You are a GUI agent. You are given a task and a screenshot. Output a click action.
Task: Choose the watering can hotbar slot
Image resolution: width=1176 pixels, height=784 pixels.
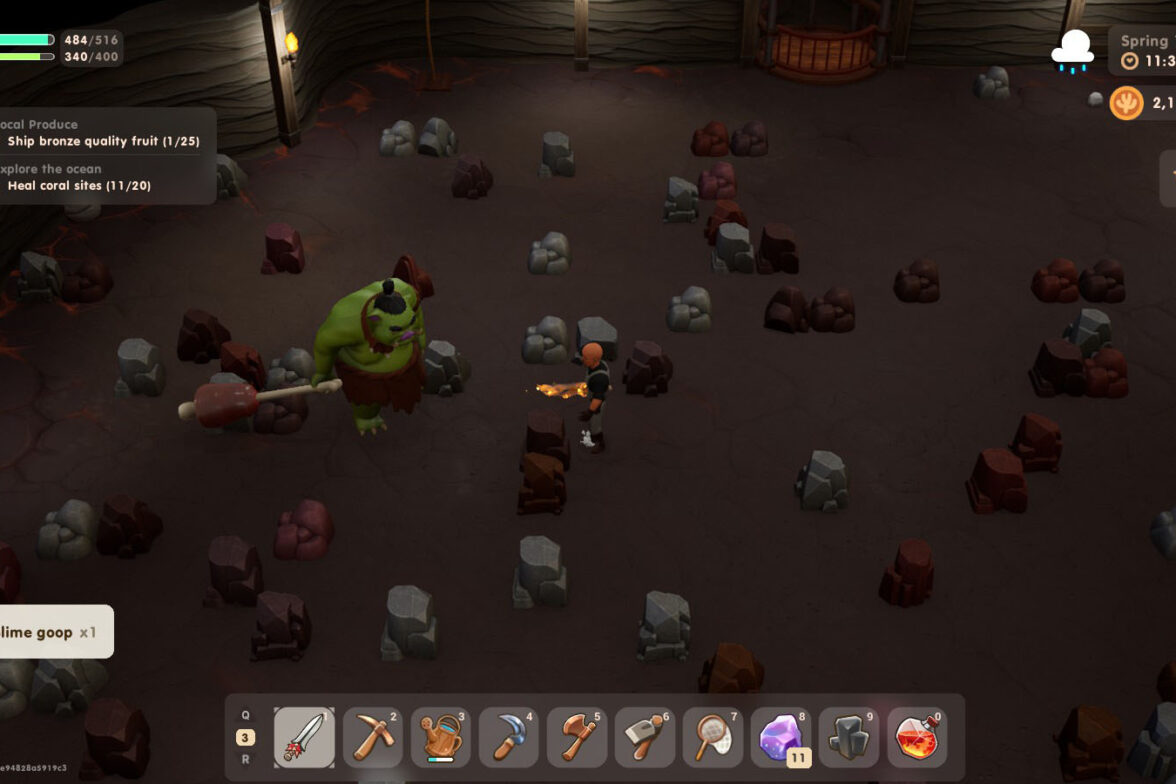440,738
